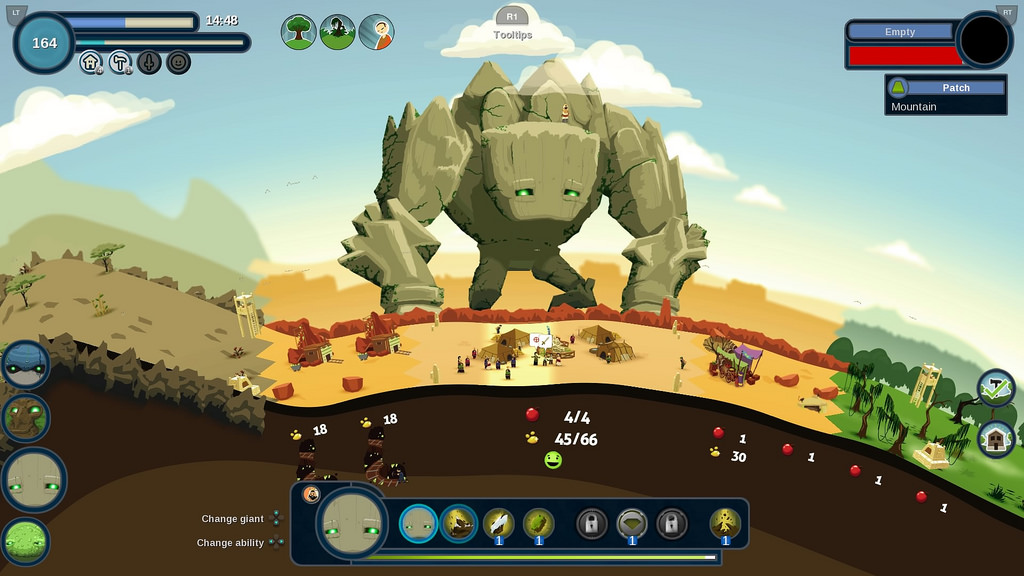Activate the green gem mineral ability
Screen dimensions: 1024x576
[x=538, y=523]
